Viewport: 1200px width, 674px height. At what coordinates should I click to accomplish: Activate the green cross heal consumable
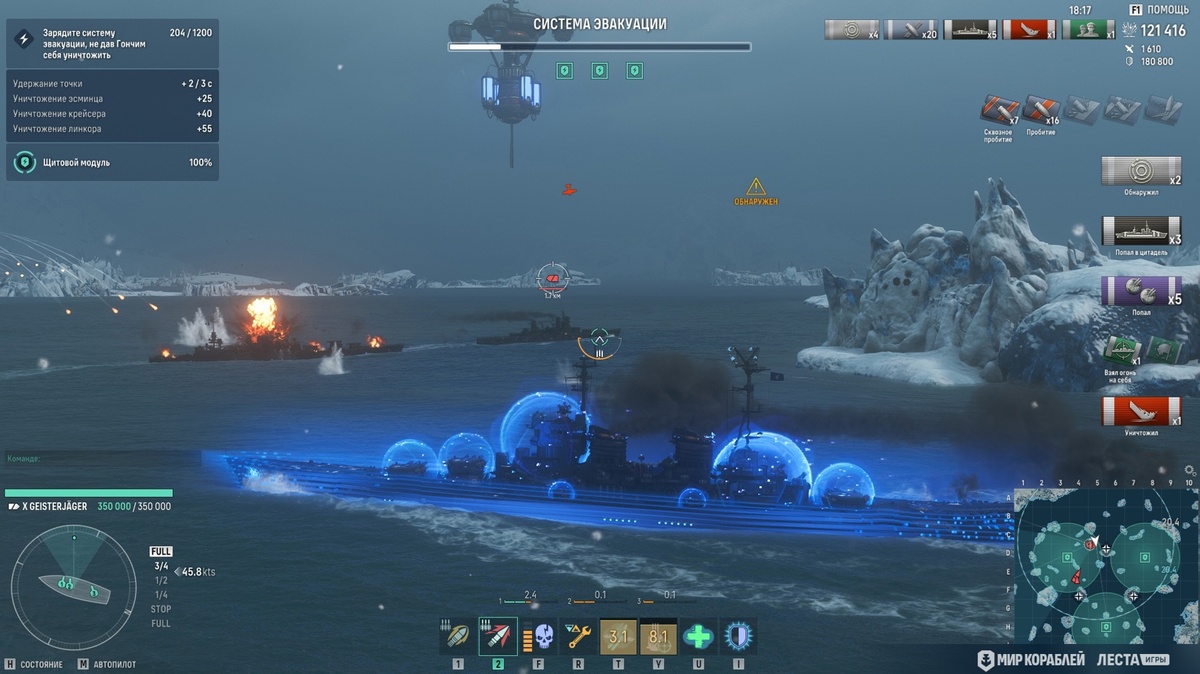pyautogui.click(x=698, y=636)
